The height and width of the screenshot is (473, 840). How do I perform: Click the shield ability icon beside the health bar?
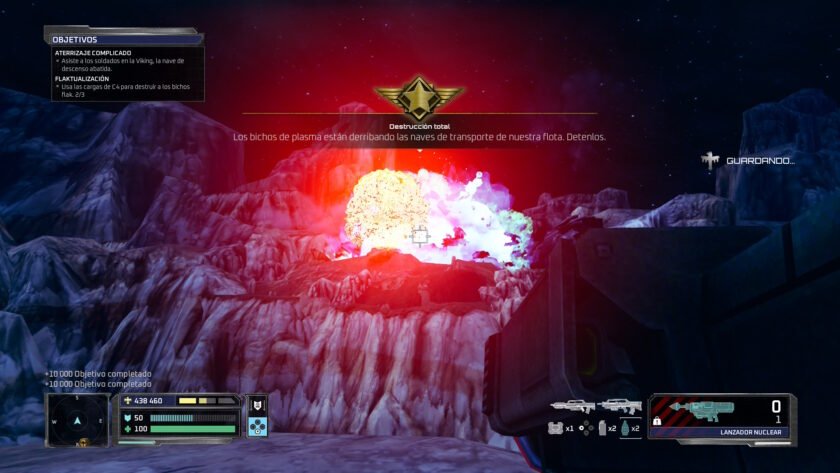click(257, 404)
